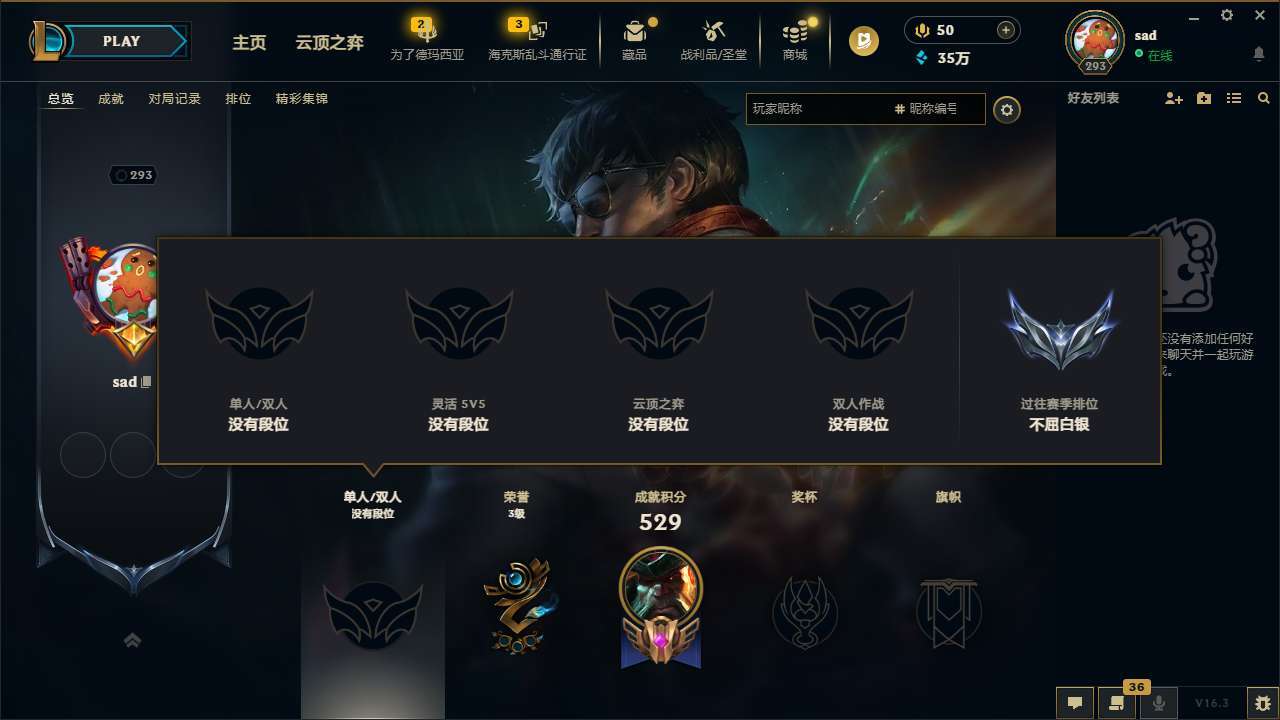Click the add friend icon

tap(1172, 98)
